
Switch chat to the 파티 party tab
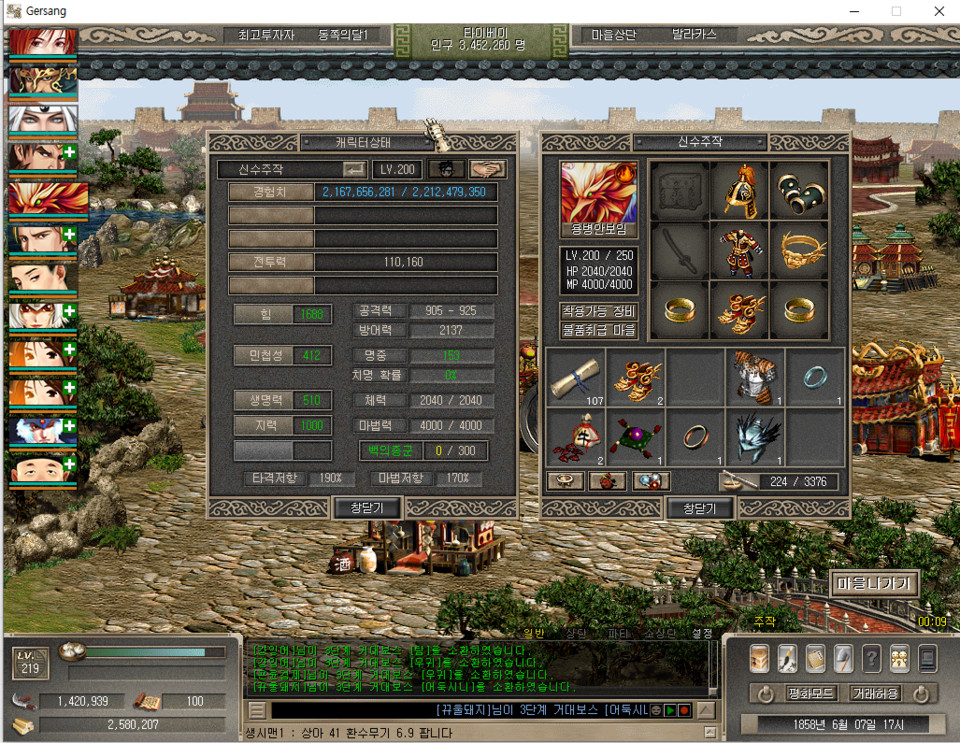pos(618,633)
